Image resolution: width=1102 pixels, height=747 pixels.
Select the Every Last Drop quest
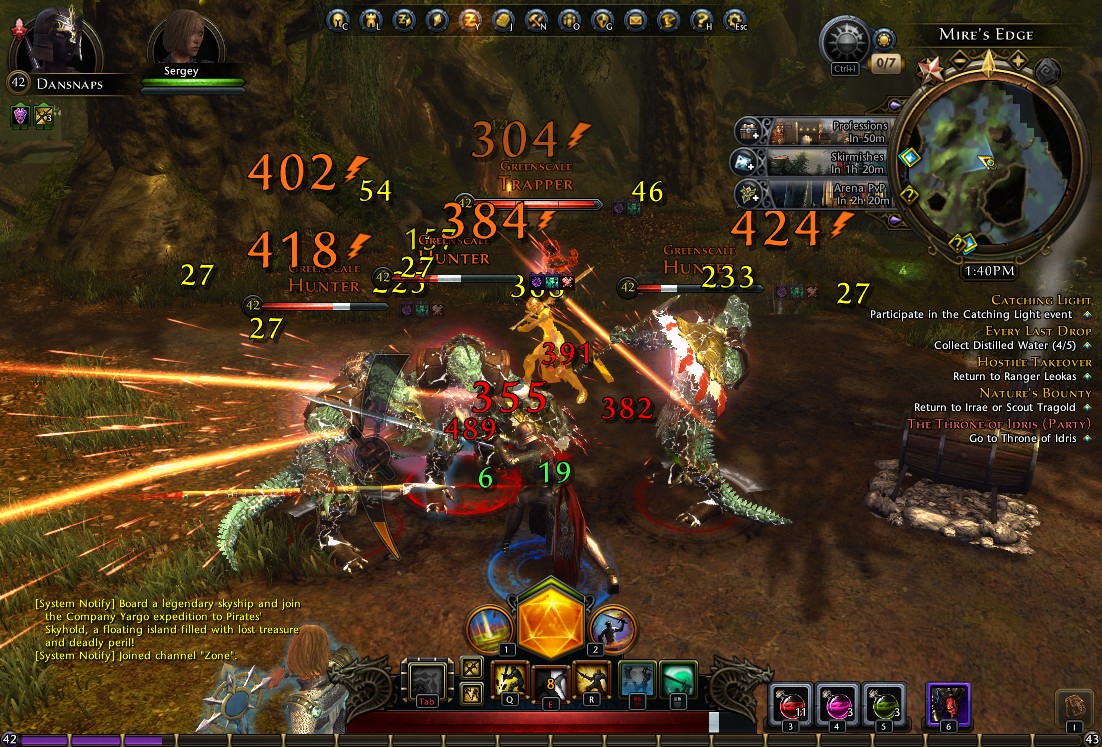[1036, 331]
